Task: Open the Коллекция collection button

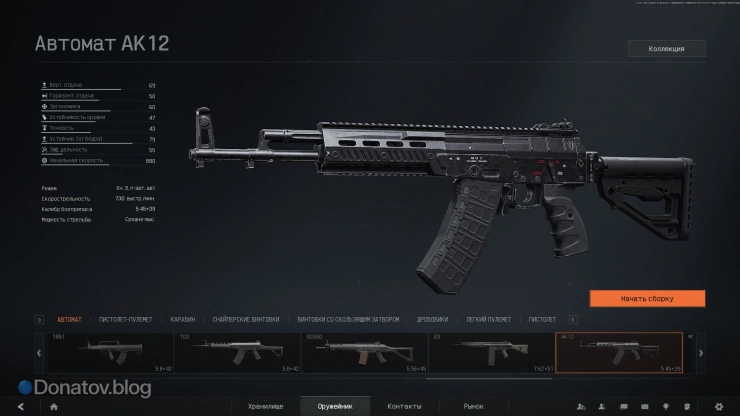Action: coord(666,48)
